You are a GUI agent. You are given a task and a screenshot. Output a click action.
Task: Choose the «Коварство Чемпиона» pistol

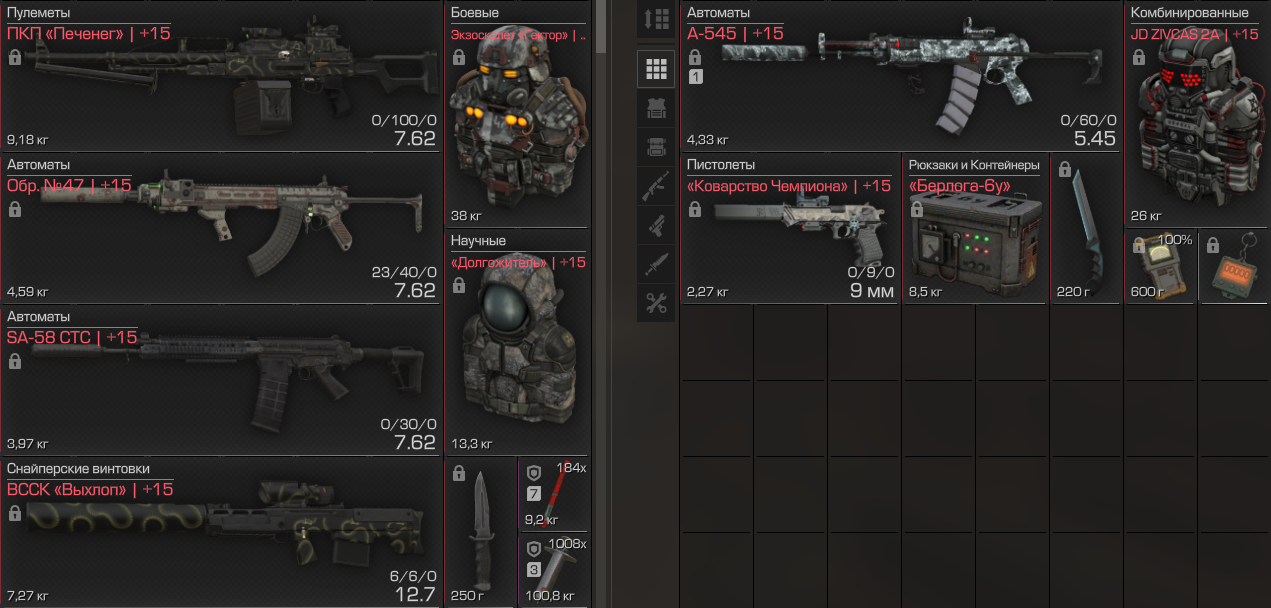pyautogui.click(x=790, y=228)
